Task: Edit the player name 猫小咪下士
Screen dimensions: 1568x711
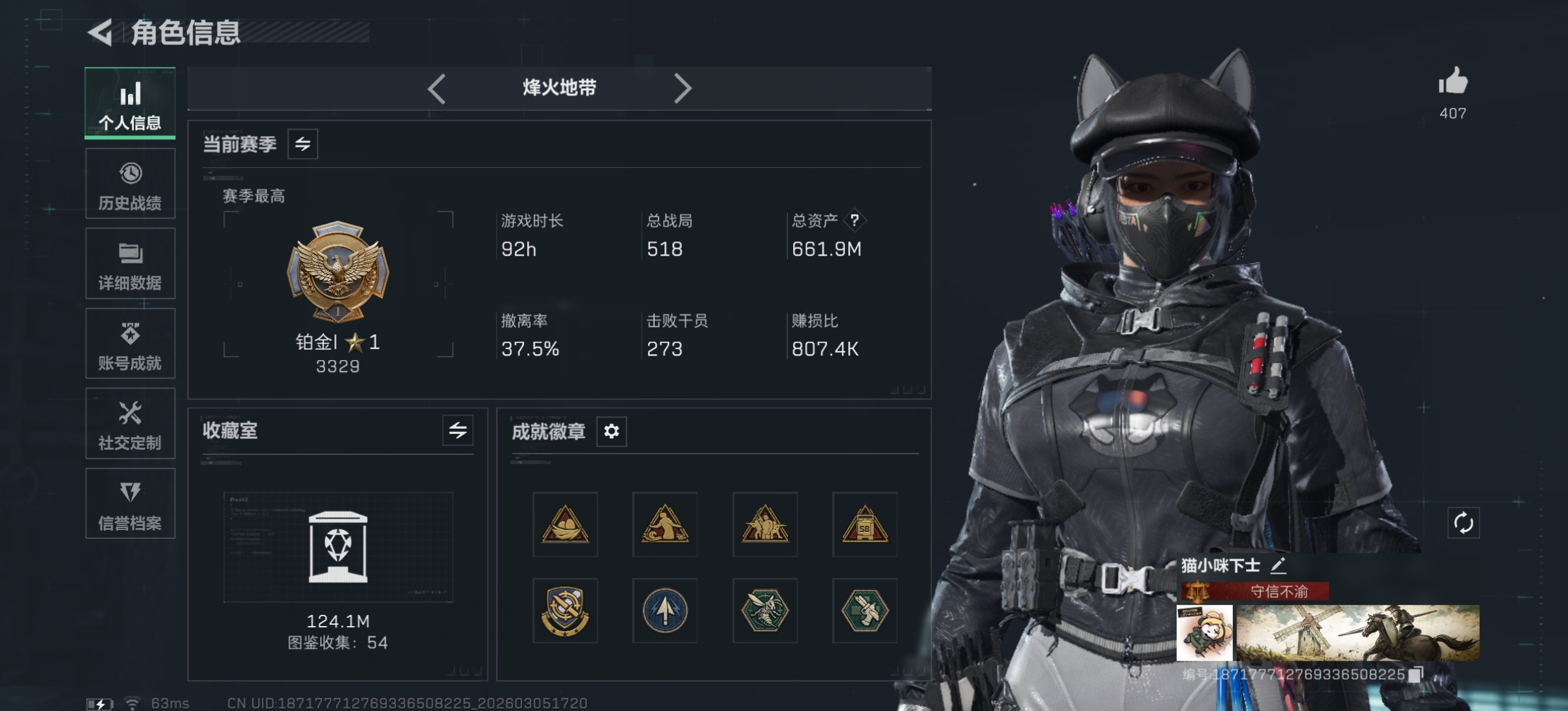Action: coord(1279,565)
